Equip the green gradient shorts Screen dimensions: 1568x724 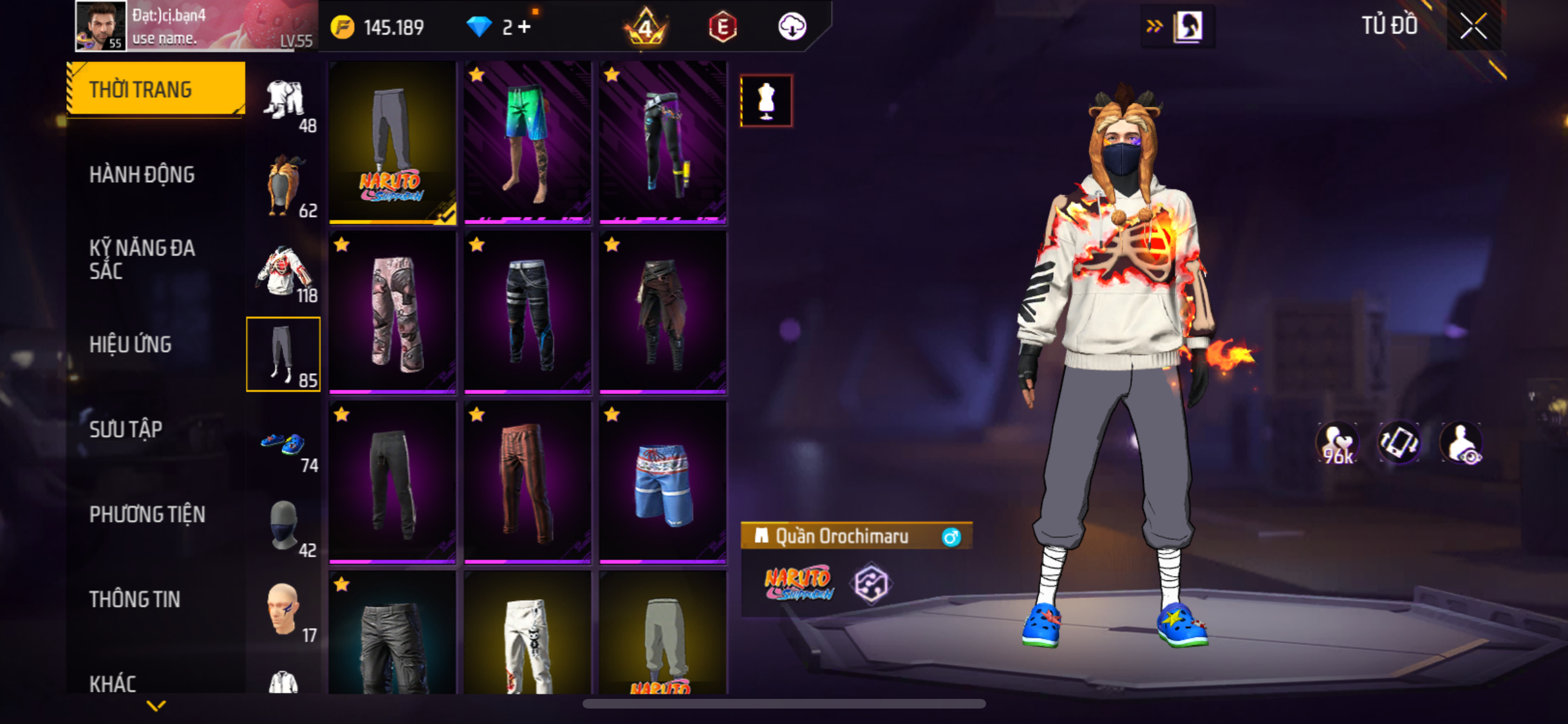click(x=527, y=143)
